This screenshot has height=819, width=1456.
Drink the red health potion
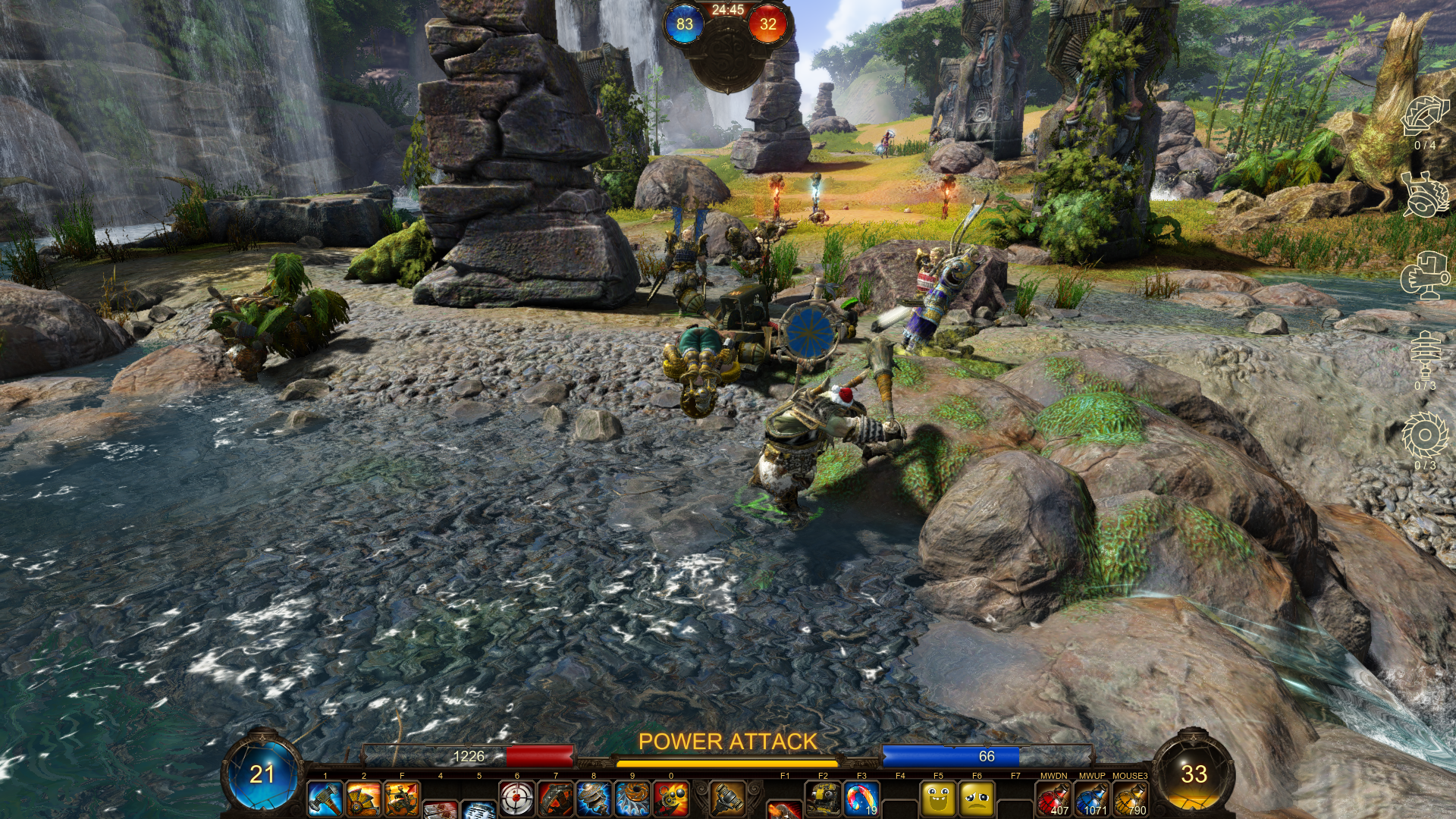coord(1053,799)
